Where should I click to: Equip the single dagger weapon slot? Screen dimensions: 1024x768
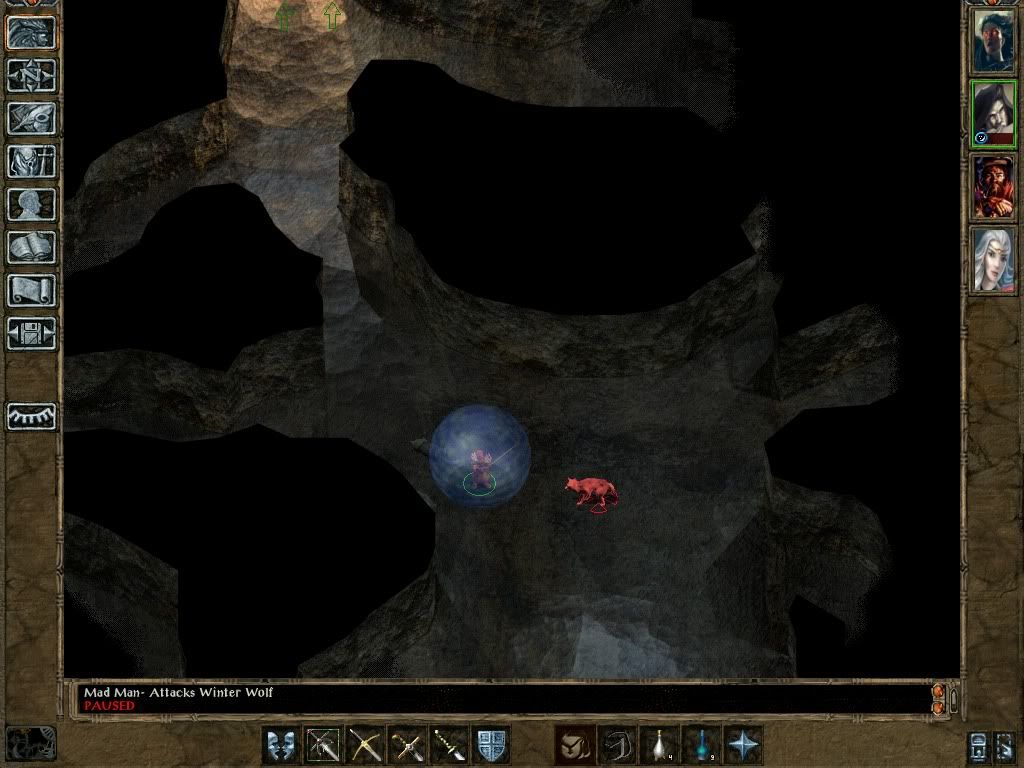[x=450, y=745]
